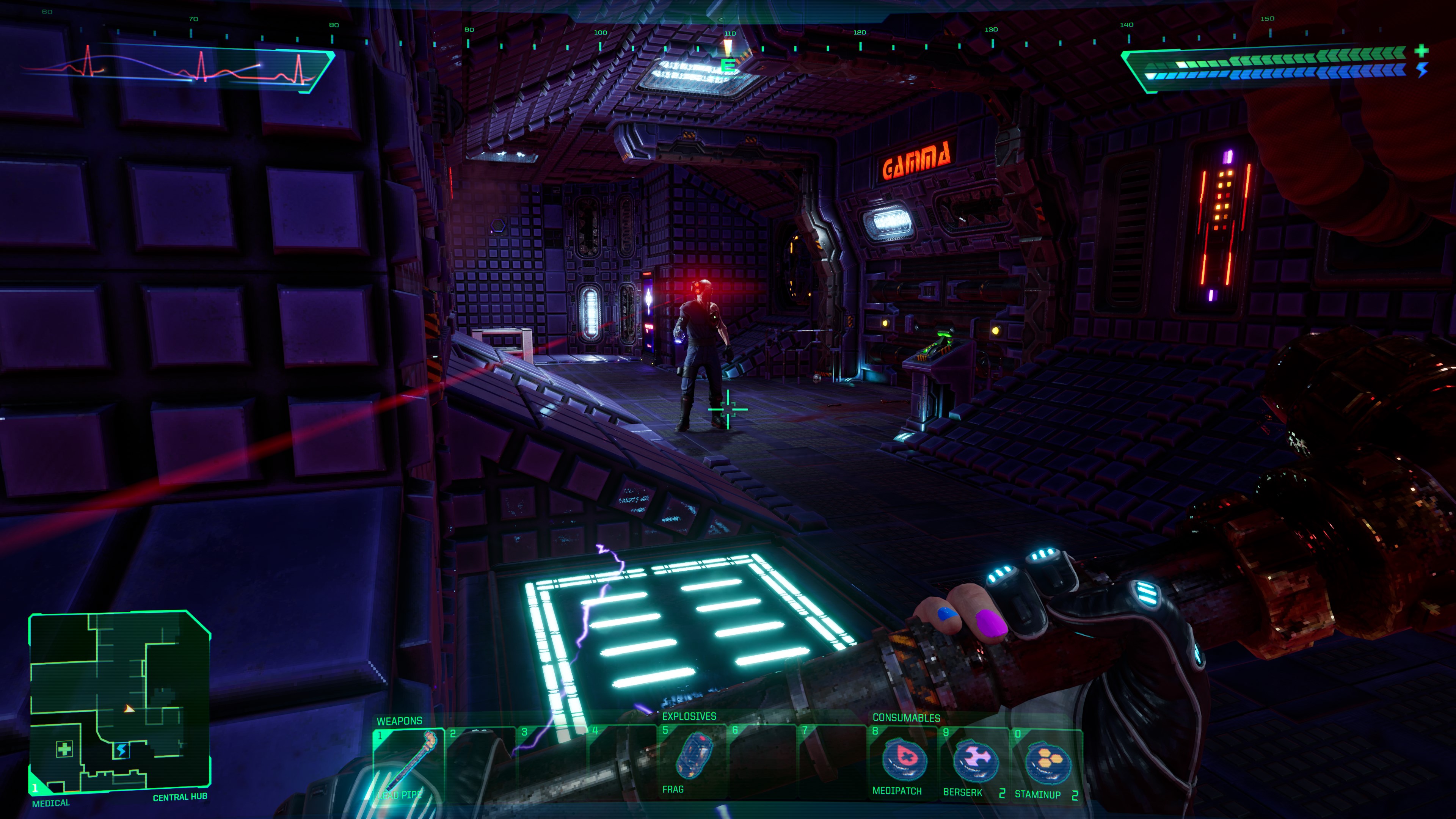The image size is (1456, 819).
Task: Open the Medical level minimap
Action: coord(119,701)
